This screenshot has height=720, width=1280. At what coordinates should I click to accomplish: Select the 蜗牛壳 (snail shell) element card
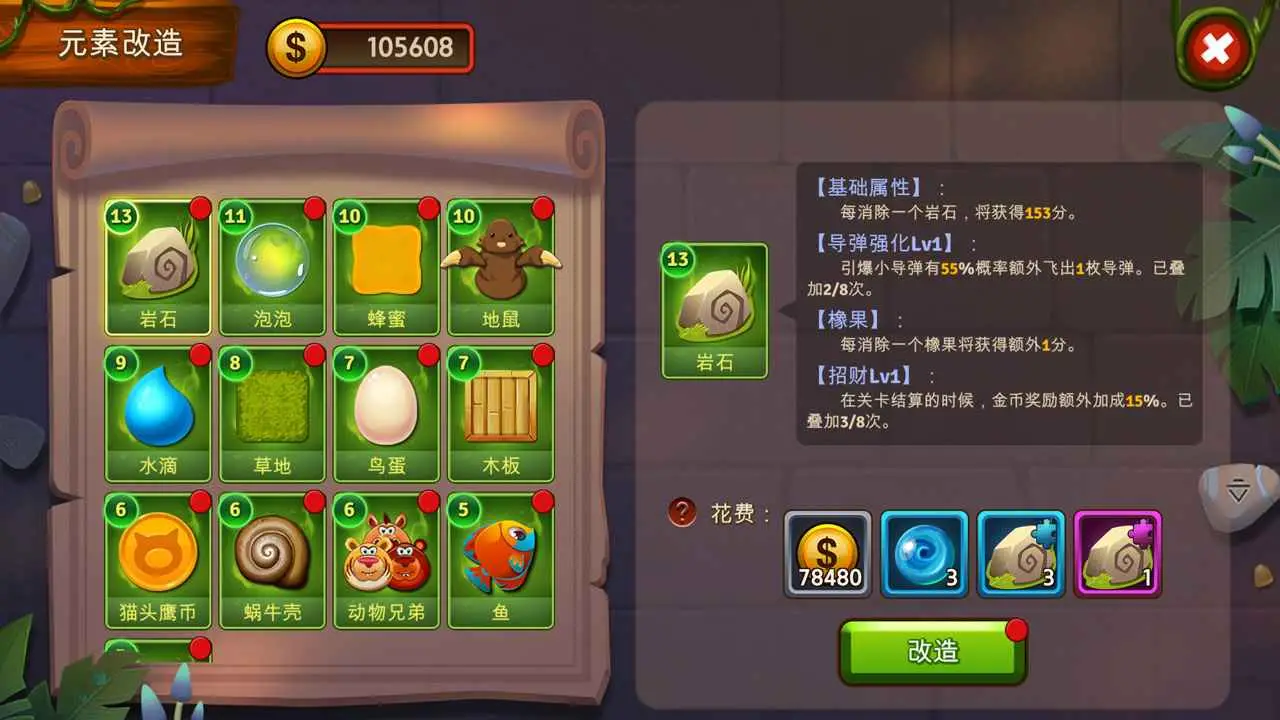[272, 557]
